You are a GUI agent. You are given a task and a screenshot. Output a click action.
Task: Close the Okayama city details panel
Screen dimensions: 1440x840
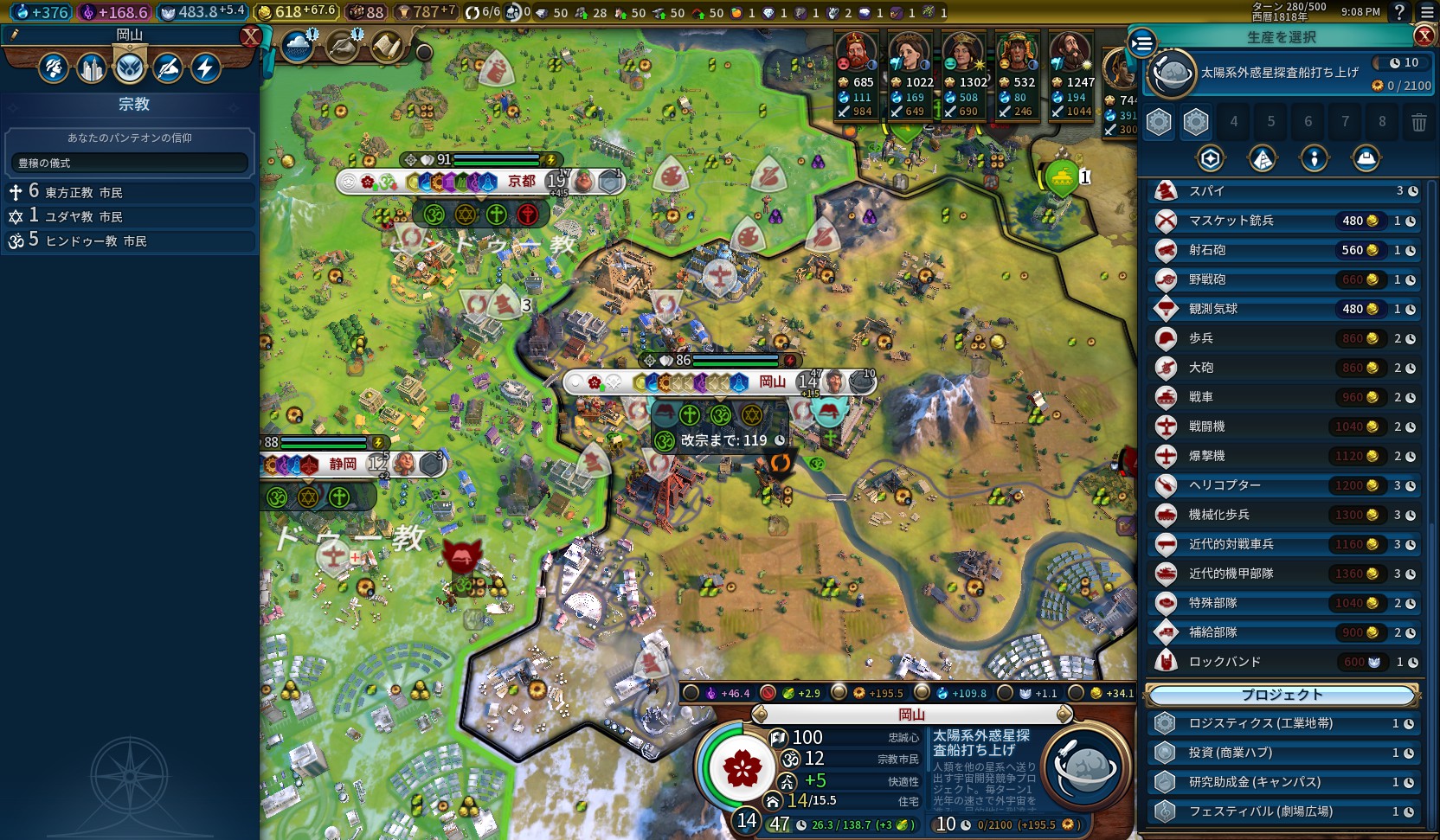pos(250,36)
